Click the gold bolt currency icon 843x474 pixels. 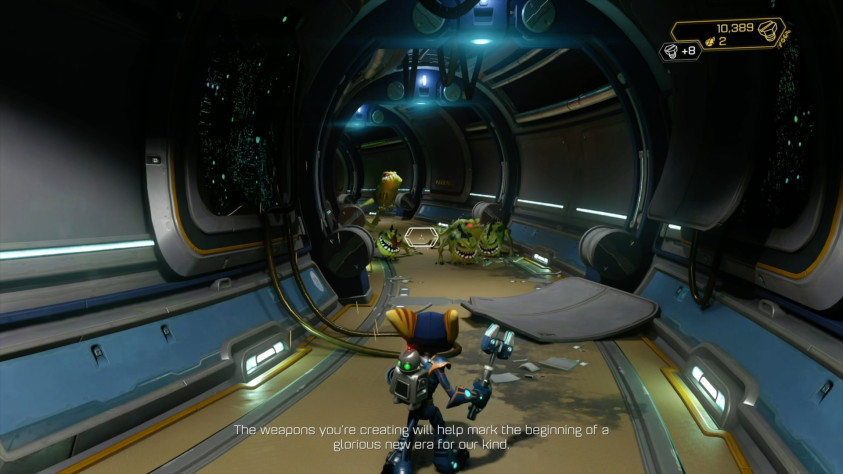[x=767, y=29]
